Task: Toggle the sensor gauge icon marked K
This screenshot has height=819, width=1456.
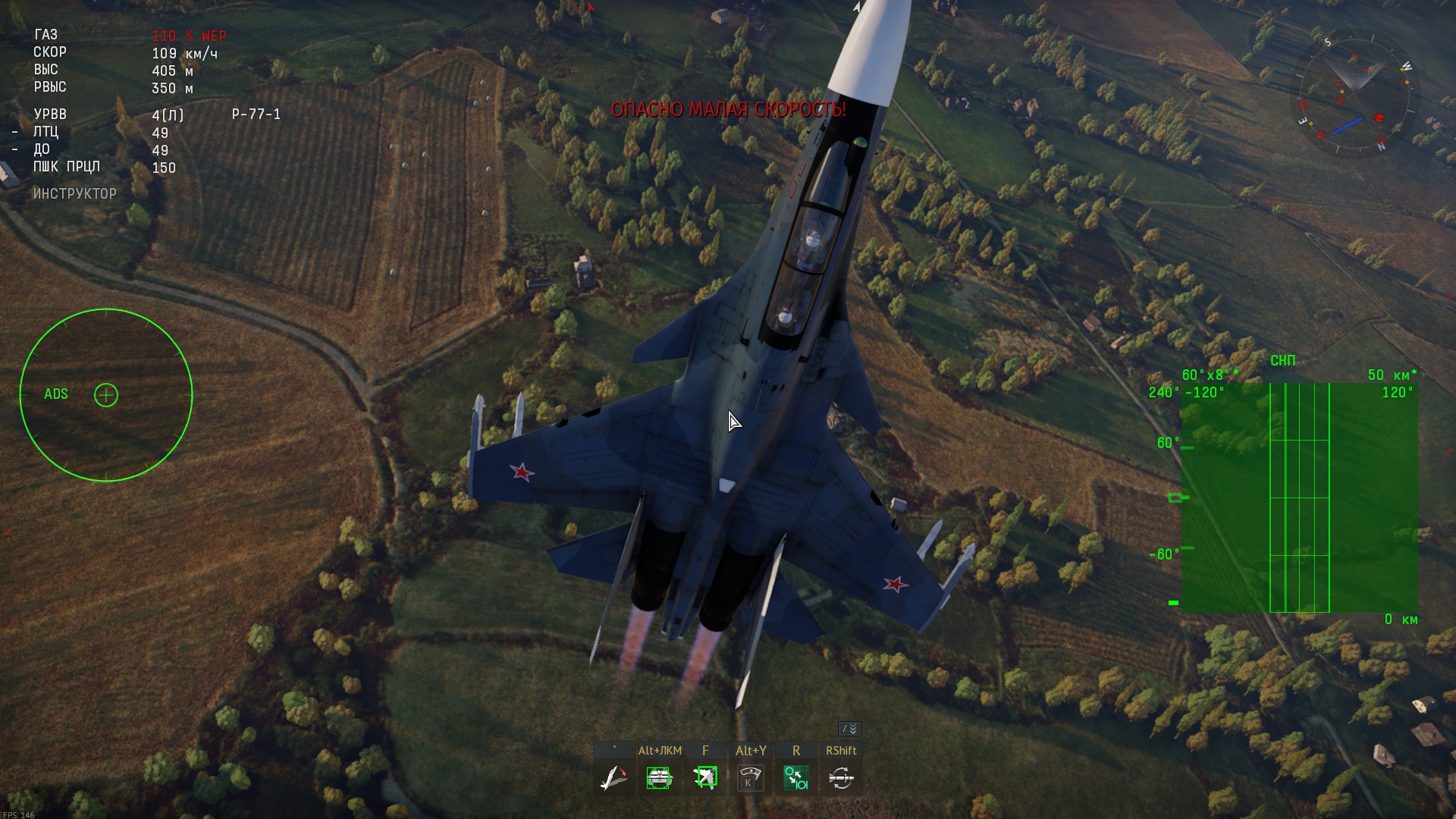Action: coord(750,778)
